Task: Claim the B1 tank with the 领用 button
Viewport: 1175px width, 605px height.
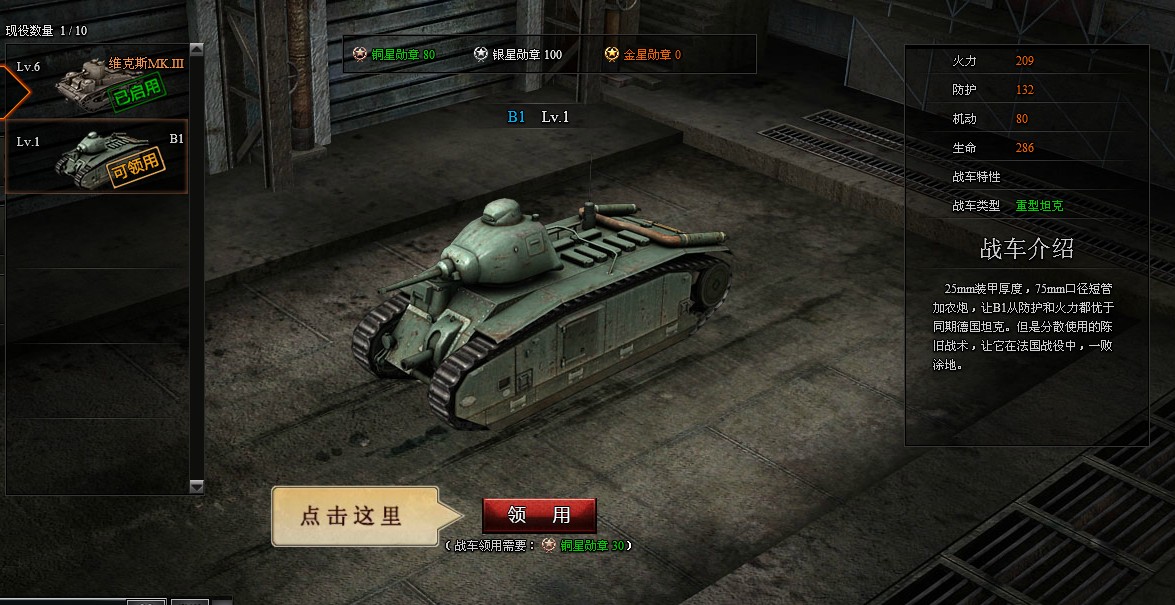Action: coord(539,515)
